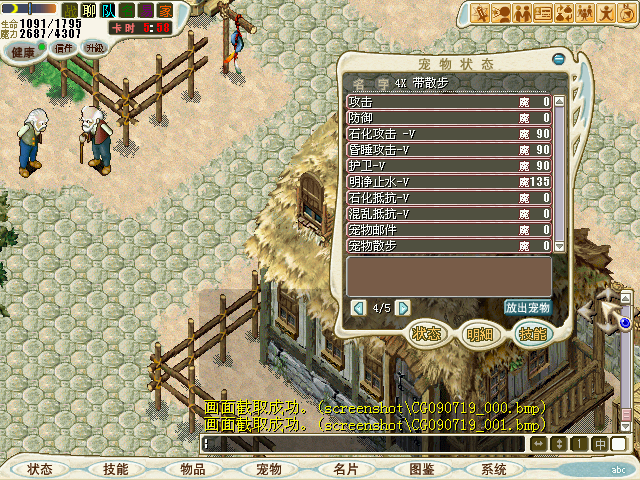
Task: Select the 护卫-V pet skill row
Action: [449, 165]
